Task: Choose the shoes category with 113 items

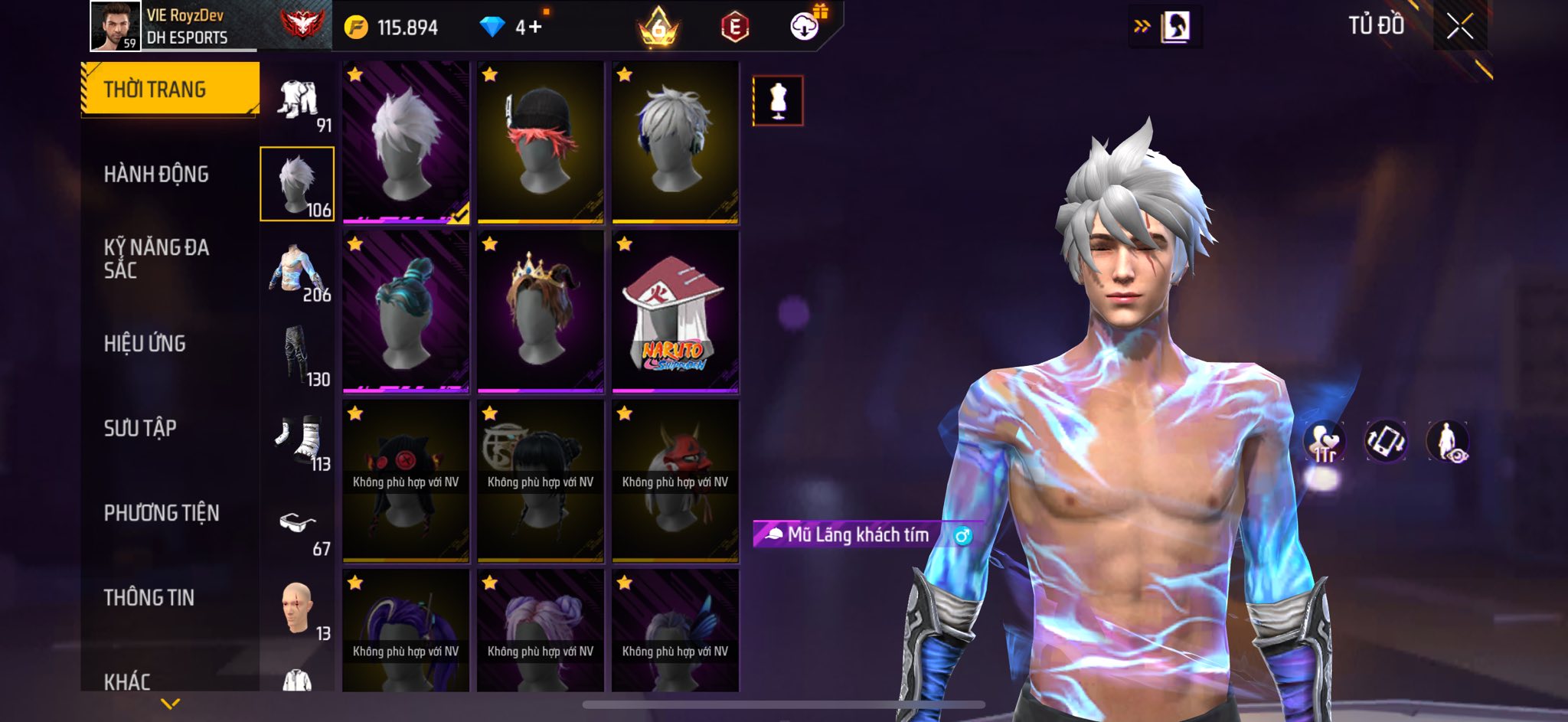Action: coord(297,440)
